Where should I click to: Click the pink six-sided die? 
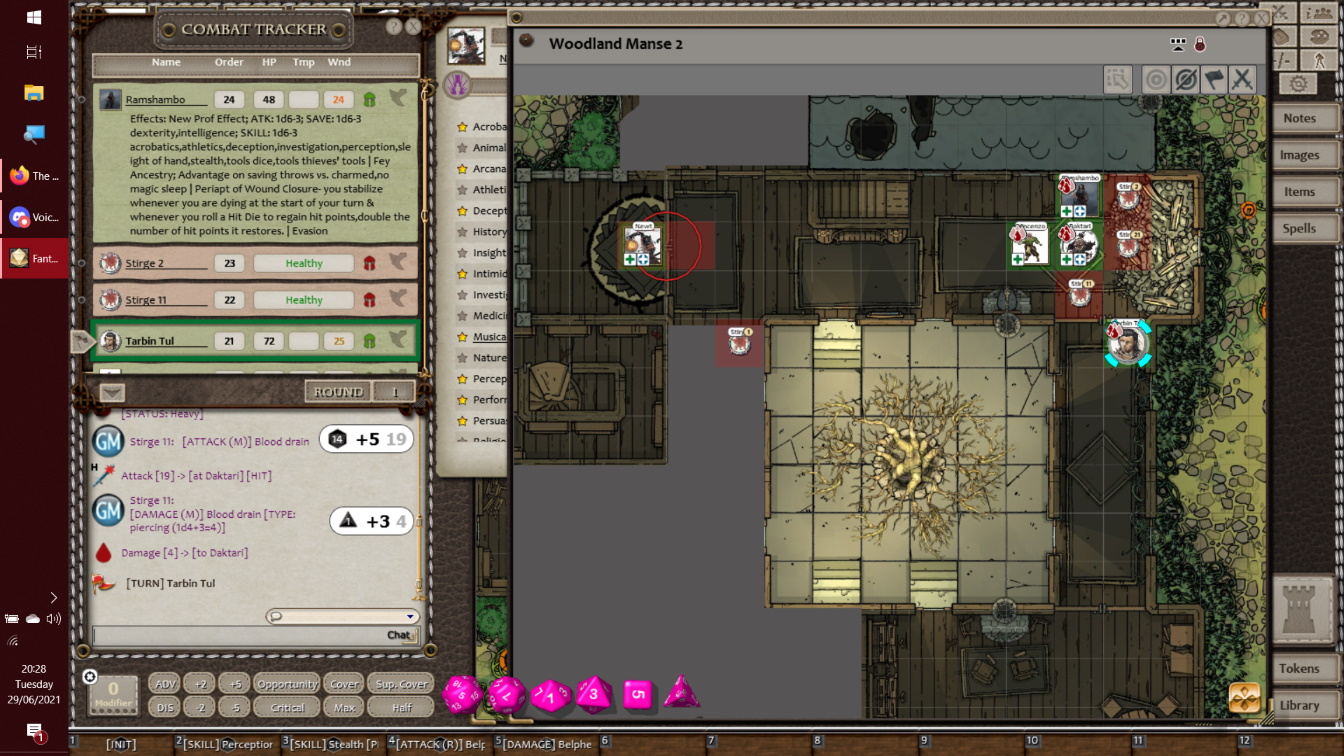point(639,694)
